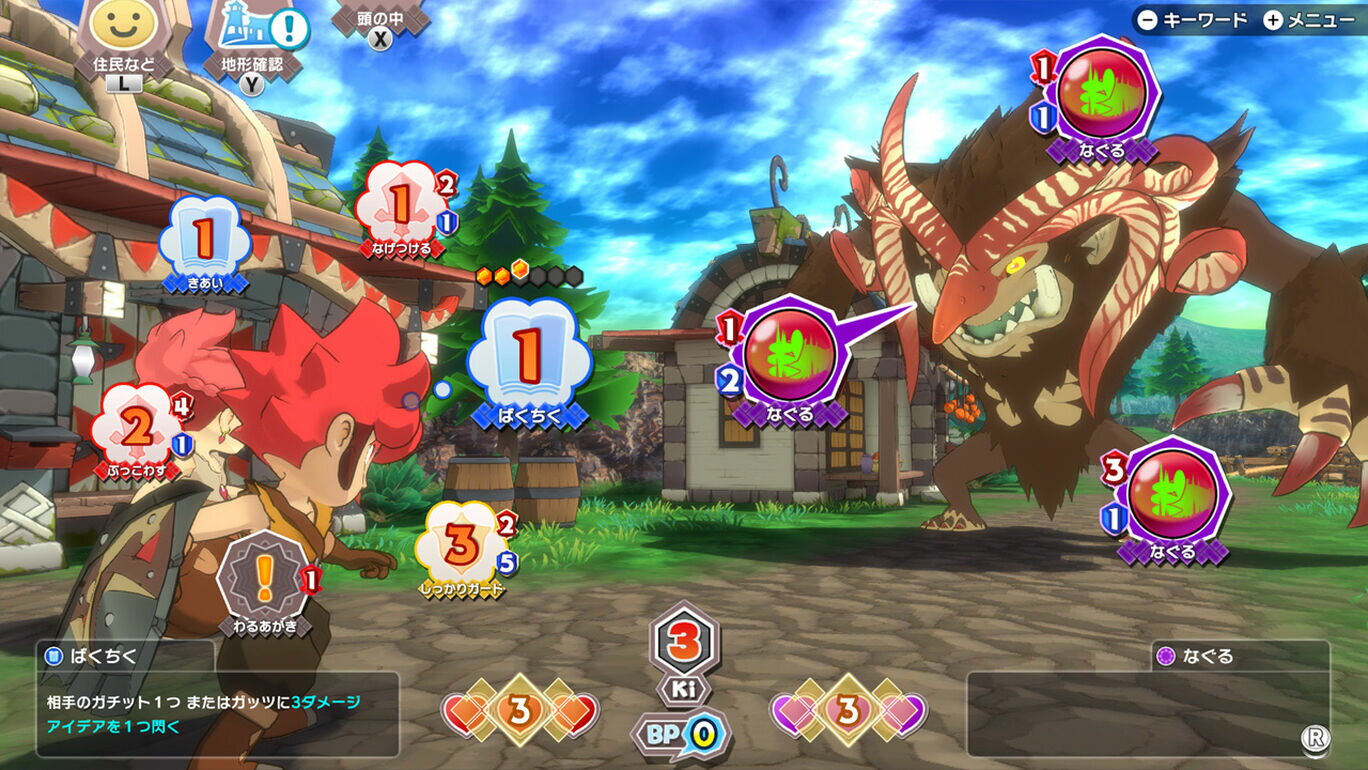Open the 住民など smiley face icon
This screenshot has height=770, width=1368.
(123, 30)
